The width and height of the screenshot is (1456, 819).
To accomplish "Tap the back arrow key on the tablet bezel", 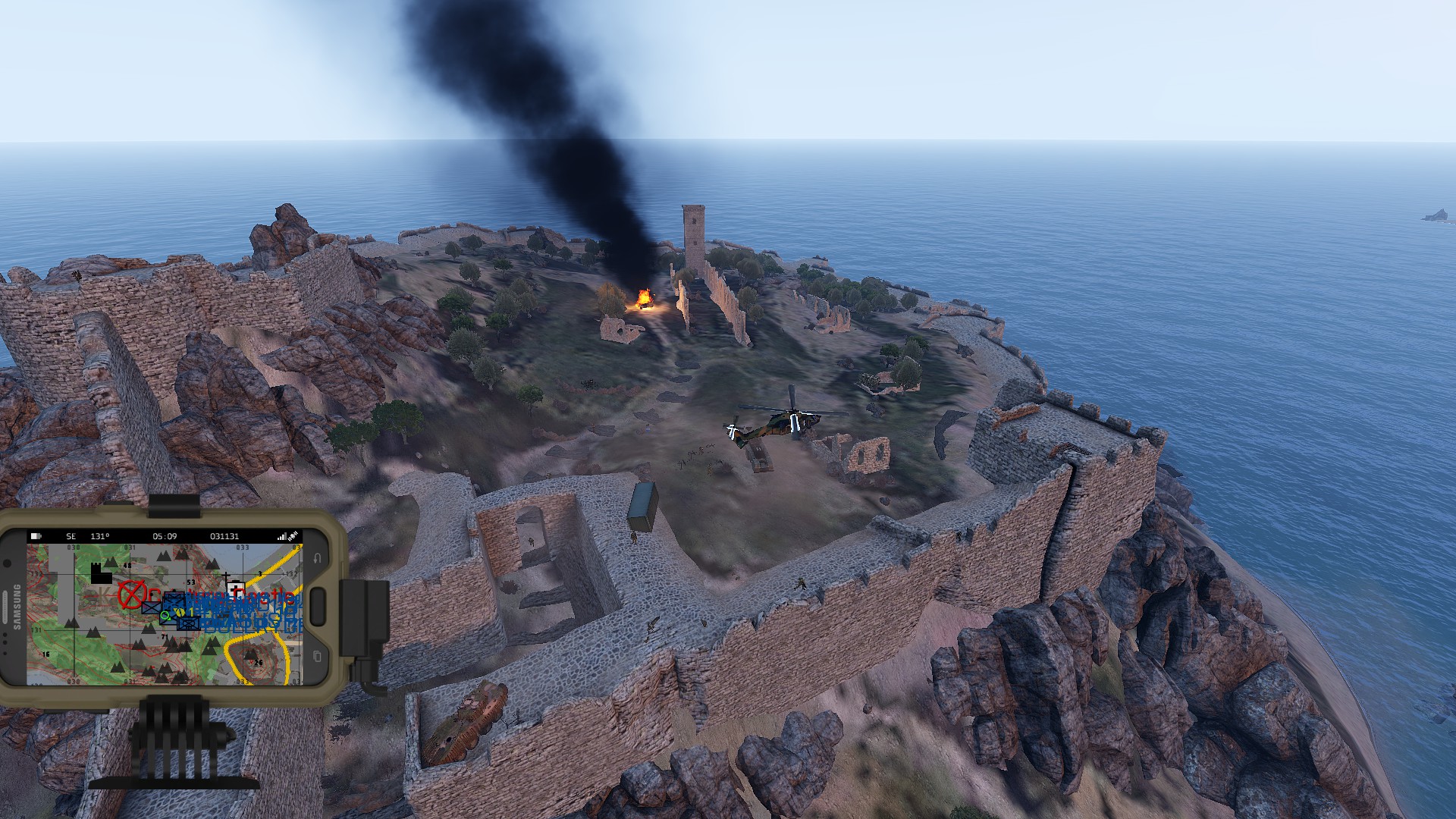I will tap(318, 557).
